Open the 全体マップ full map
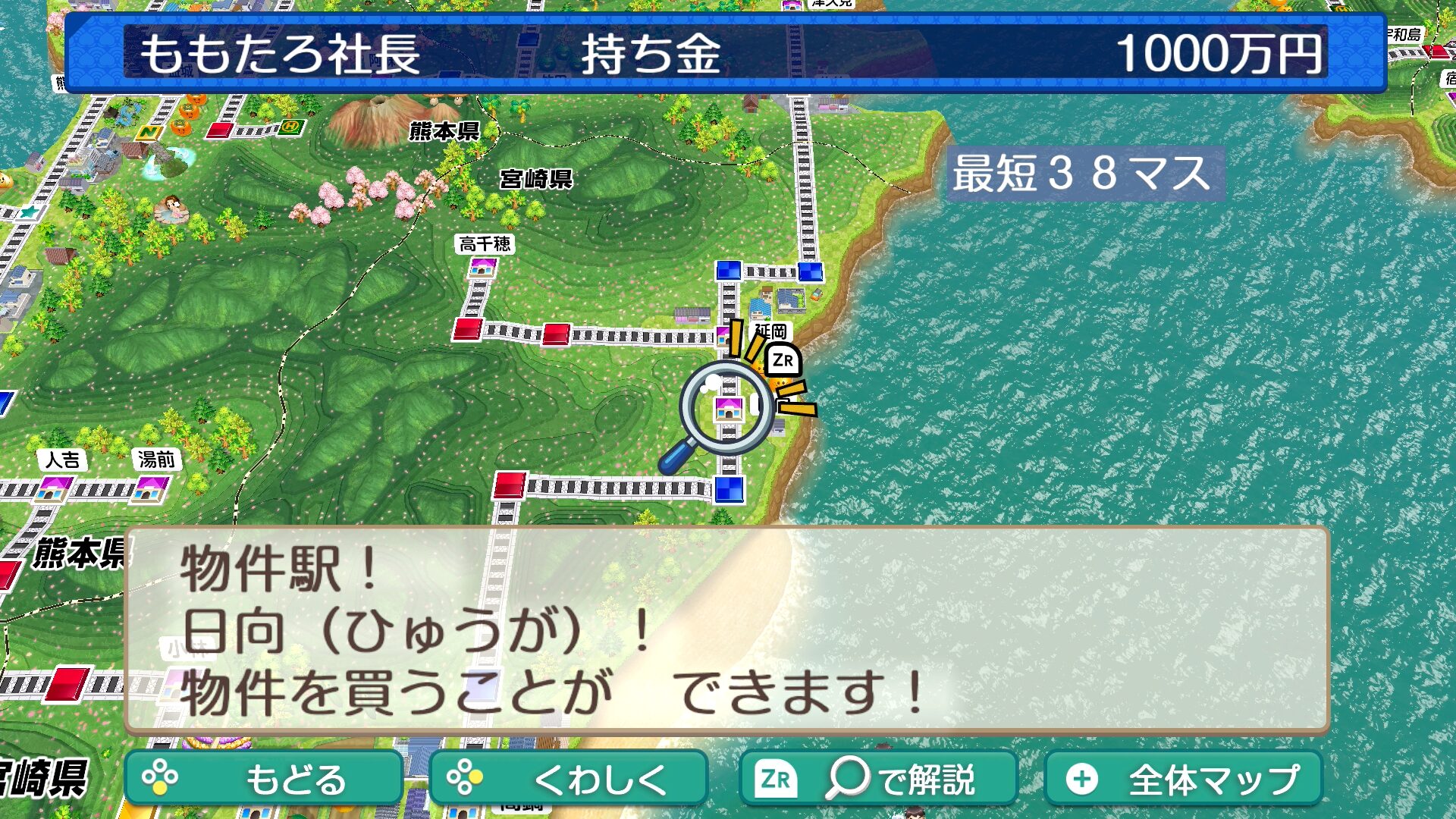This screenshot has height=819, width=1456. pos(1183,778)
